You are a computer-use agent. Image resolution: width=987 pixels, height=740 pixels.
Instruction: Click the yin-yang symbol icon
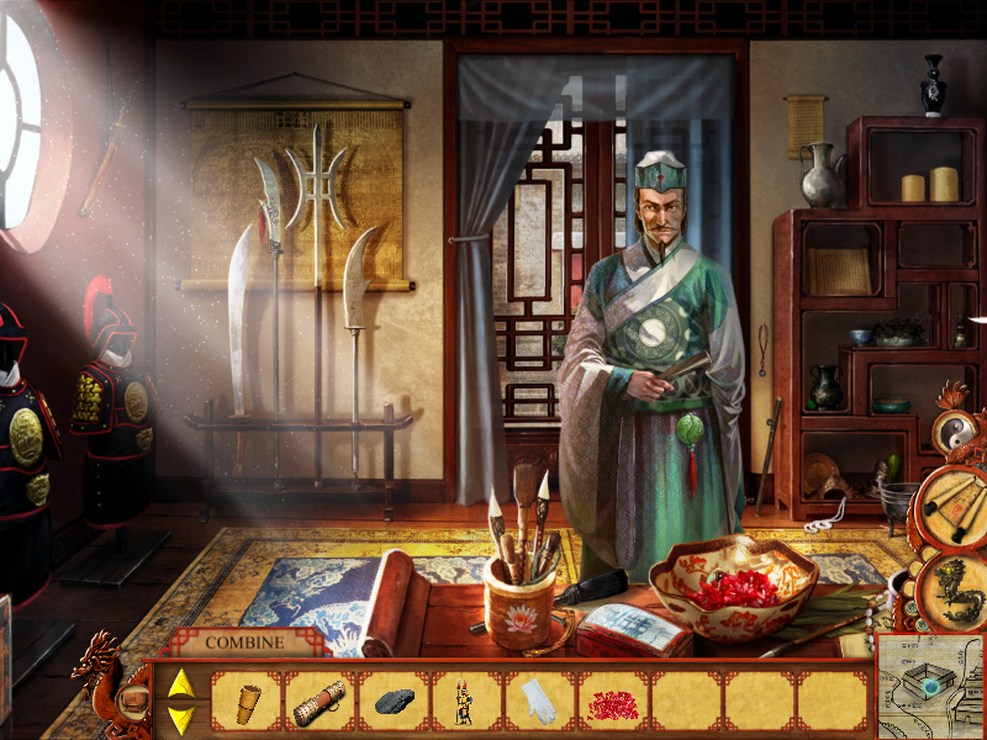950,430
